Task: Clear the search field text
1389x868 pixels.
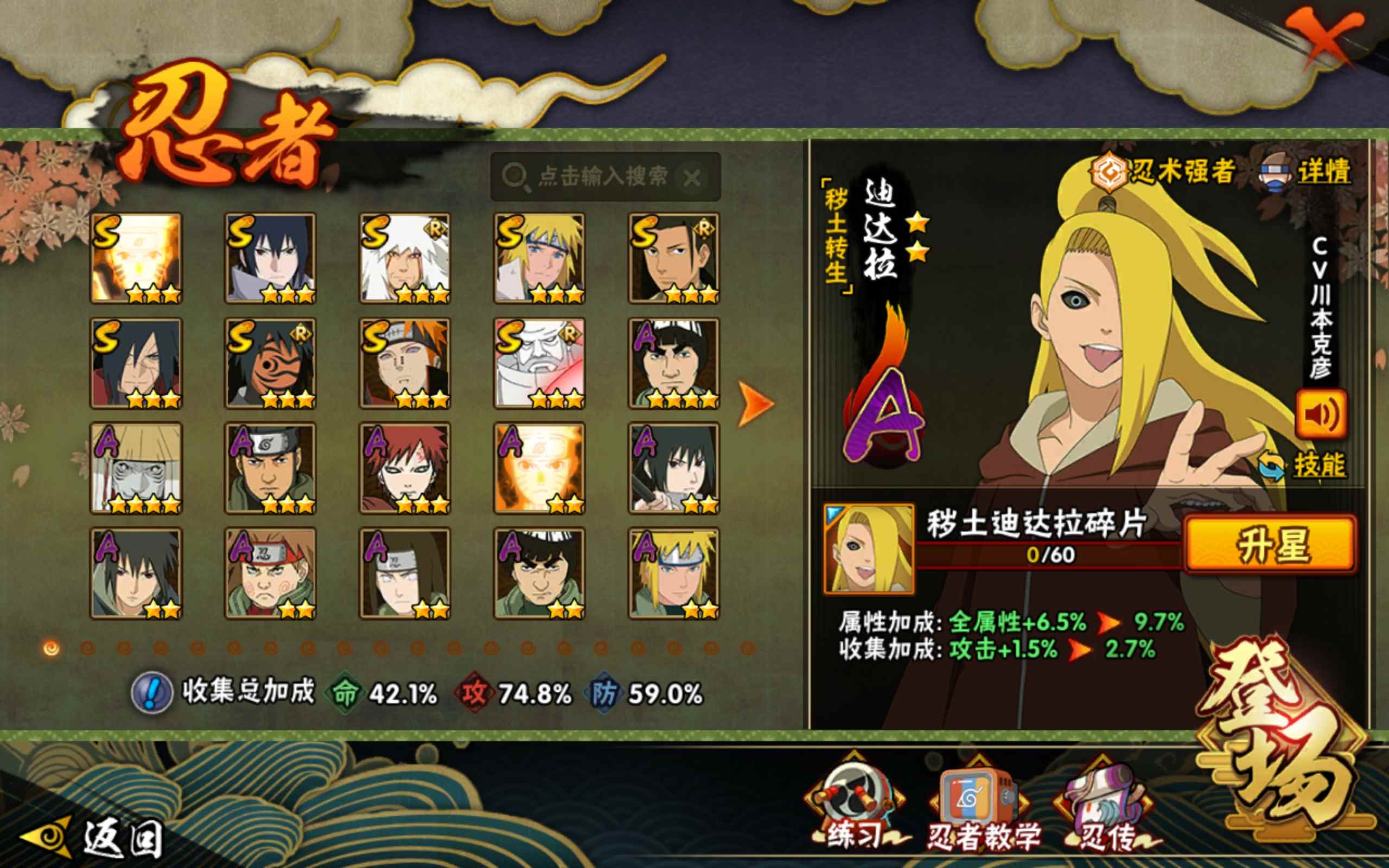Action: tap(692, 178)
